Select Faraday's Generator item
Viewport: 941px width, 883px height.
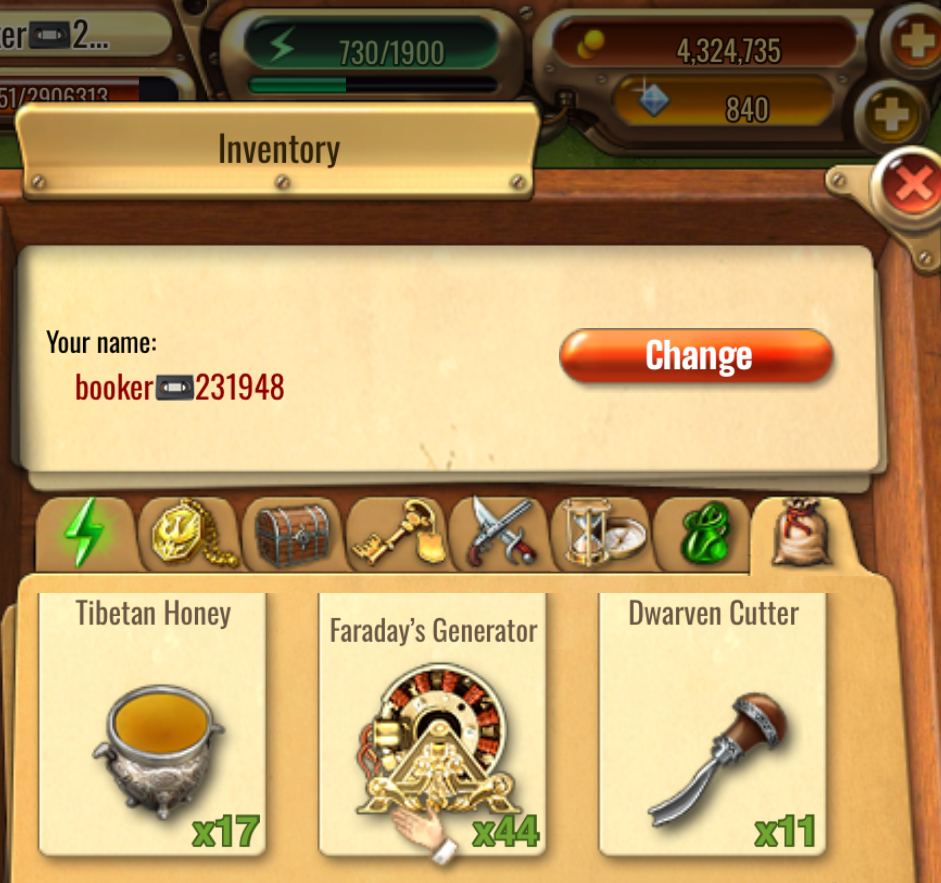[433, 724]
